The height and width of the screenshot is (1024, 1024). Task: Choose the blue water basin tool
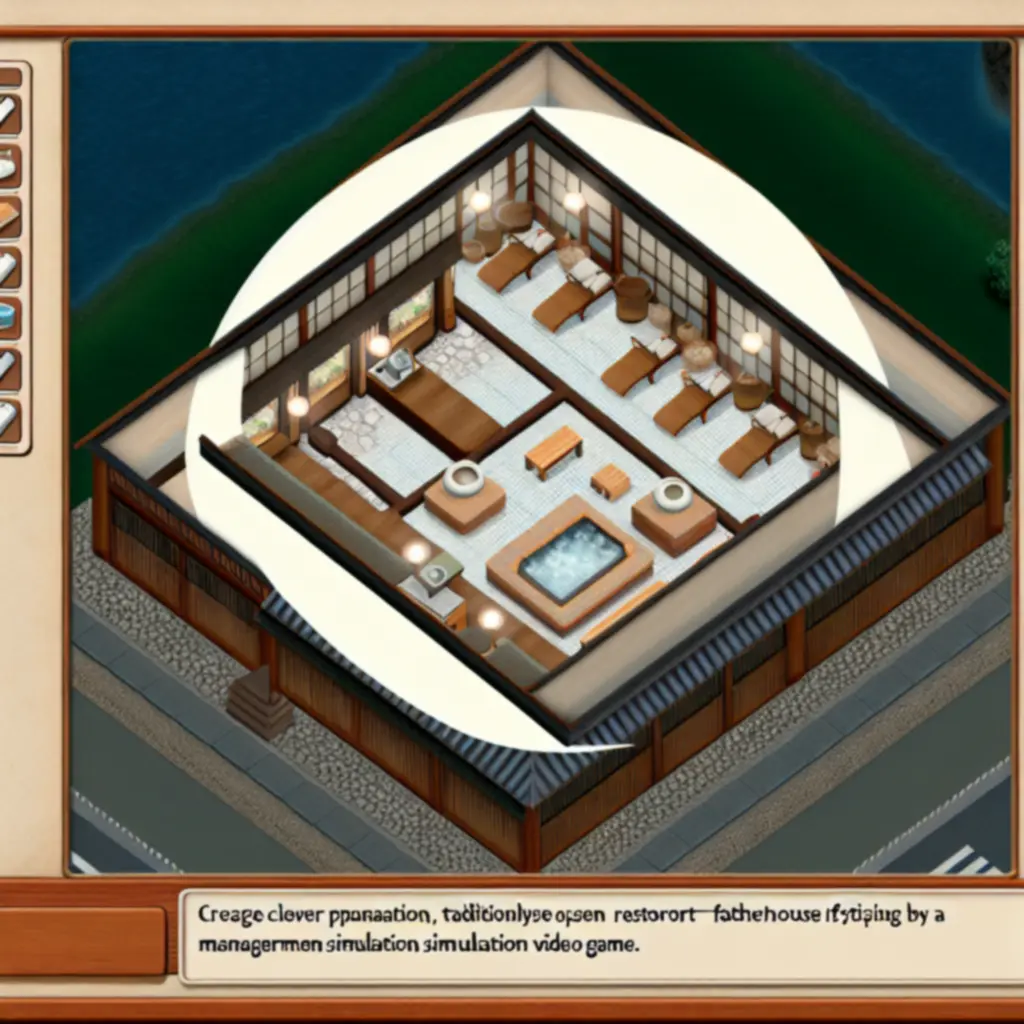tap(8, 316)
